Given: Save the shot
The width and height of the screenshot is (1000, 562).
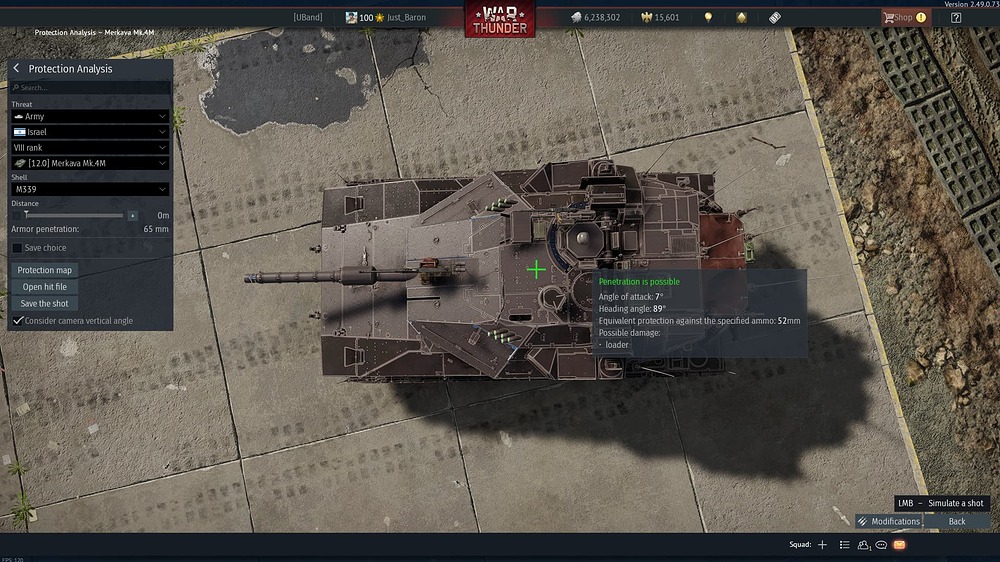Looking at the screenshot, I should tap(44, 303).
